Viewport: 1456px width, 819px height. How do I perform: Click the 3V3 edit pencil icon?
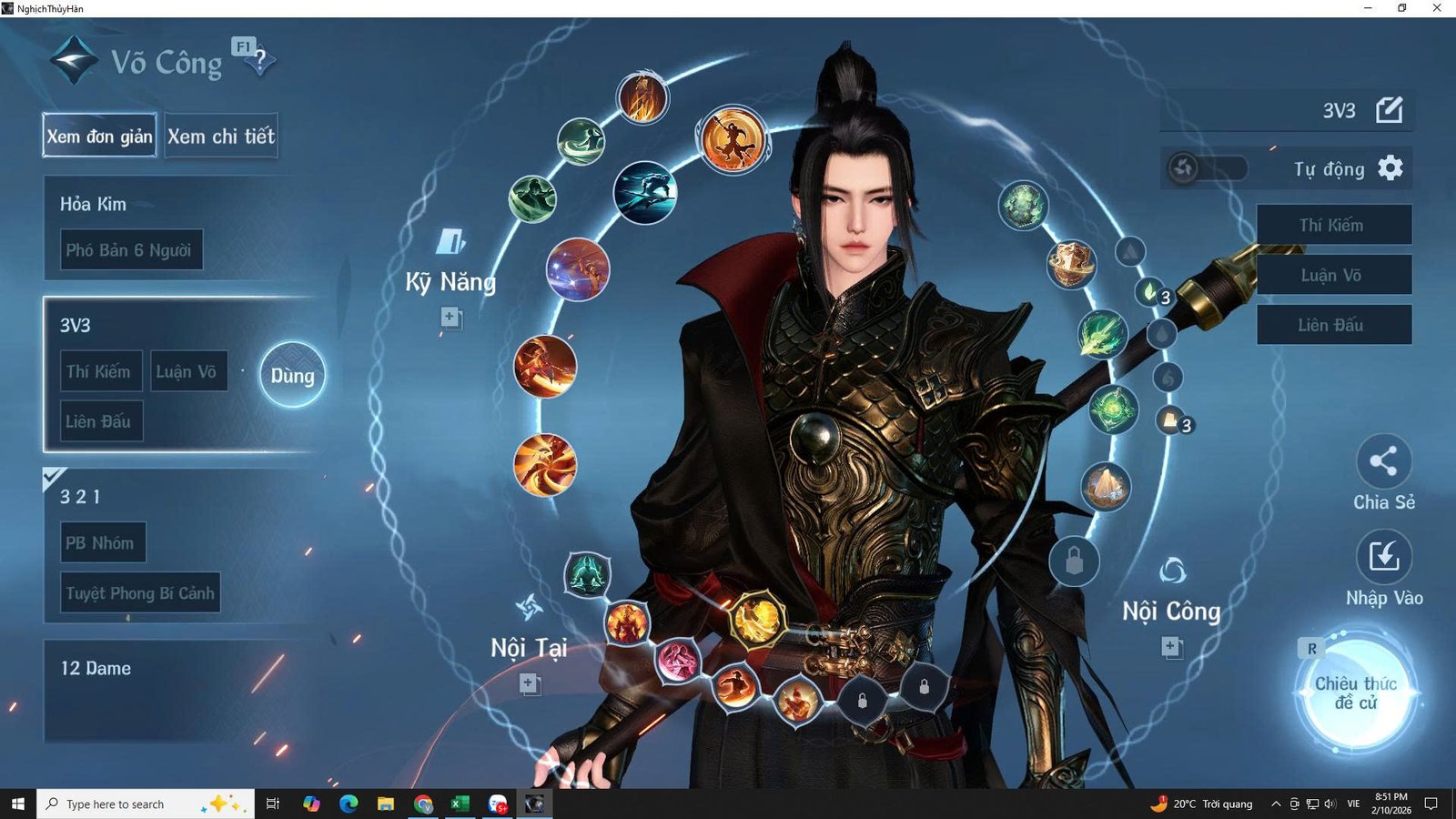[1390, 111]
